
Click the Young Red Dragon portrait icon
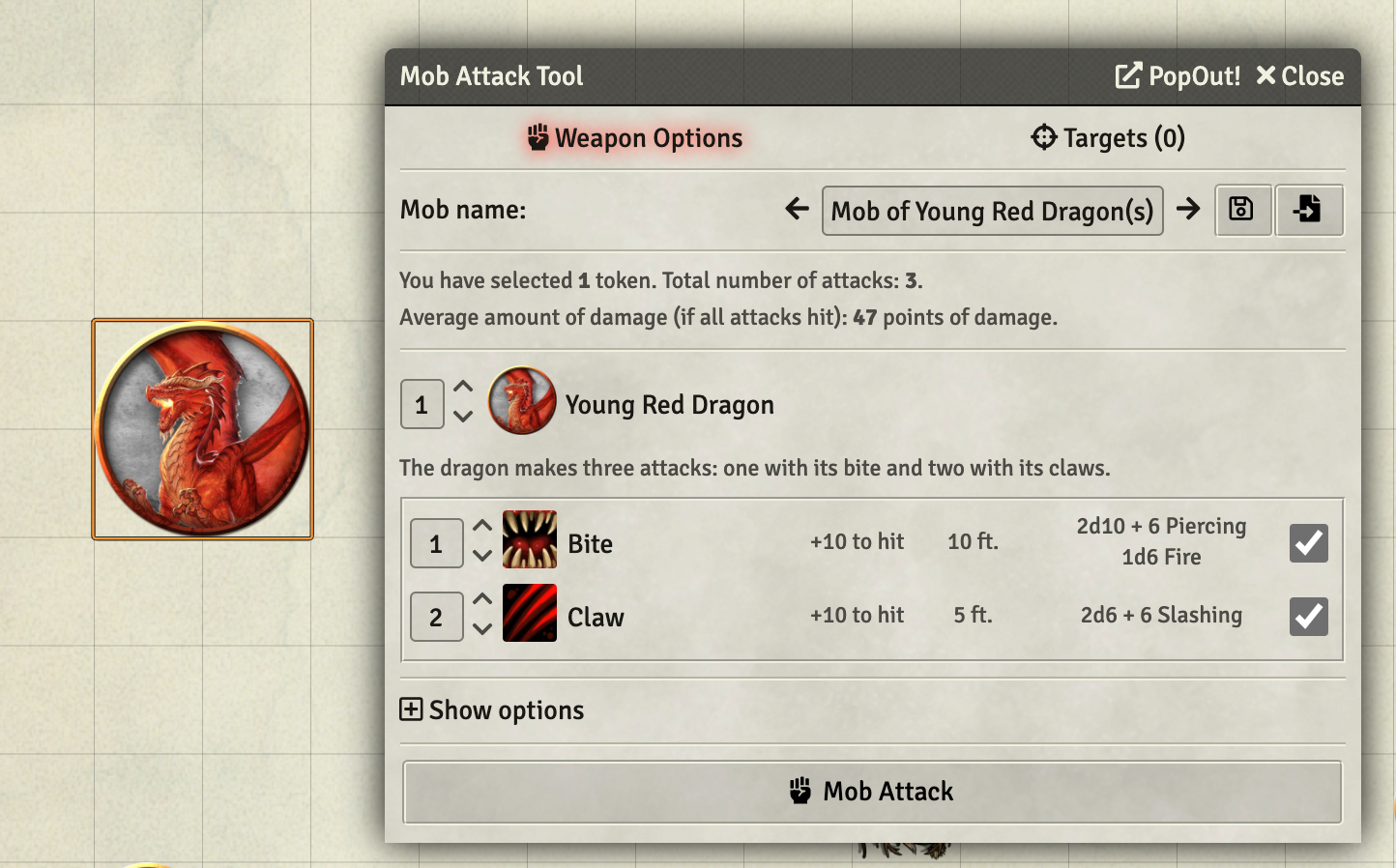[521, 402]
